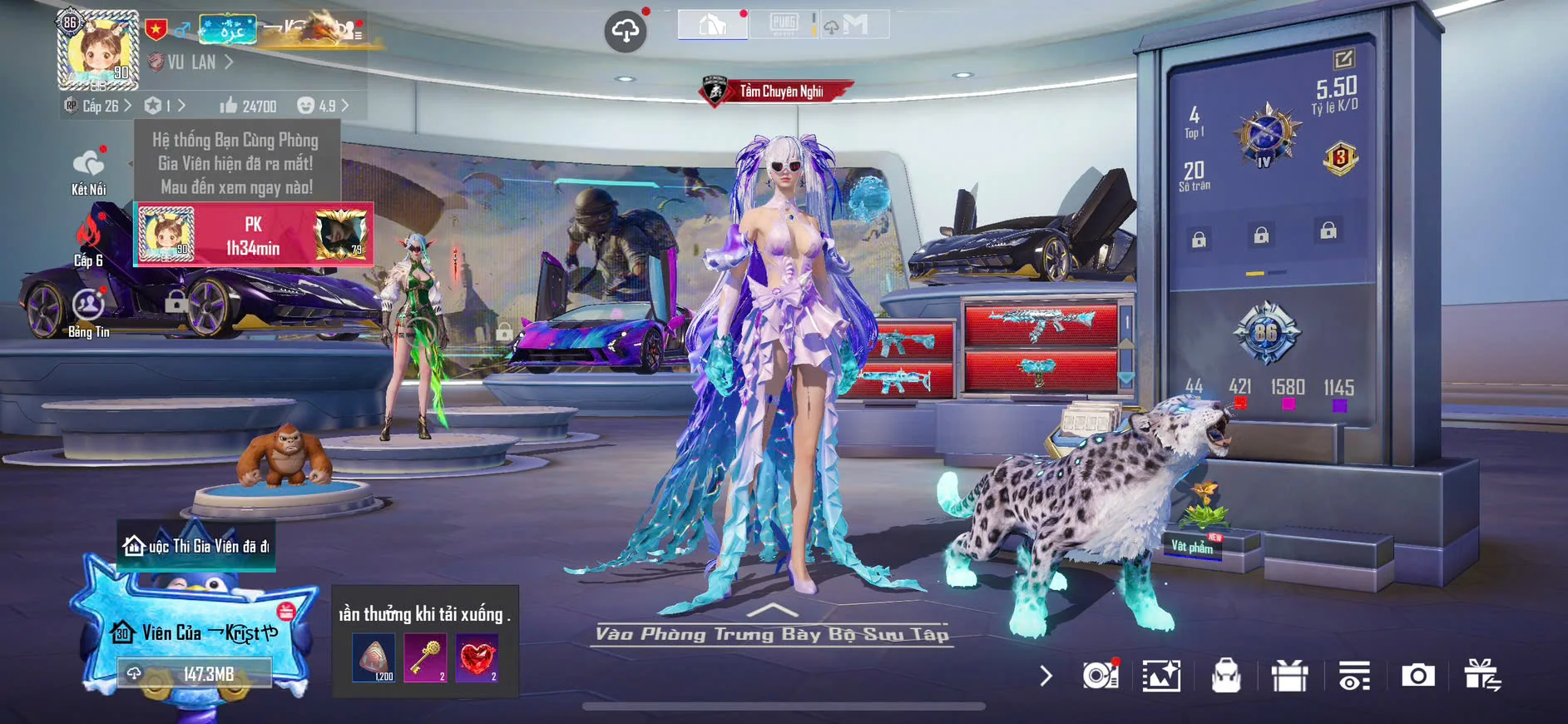The height and width of the screenshot is (724, 1568).
Task: Expand the bottom toolbar arrow
Action: [x=1046, y=676]
